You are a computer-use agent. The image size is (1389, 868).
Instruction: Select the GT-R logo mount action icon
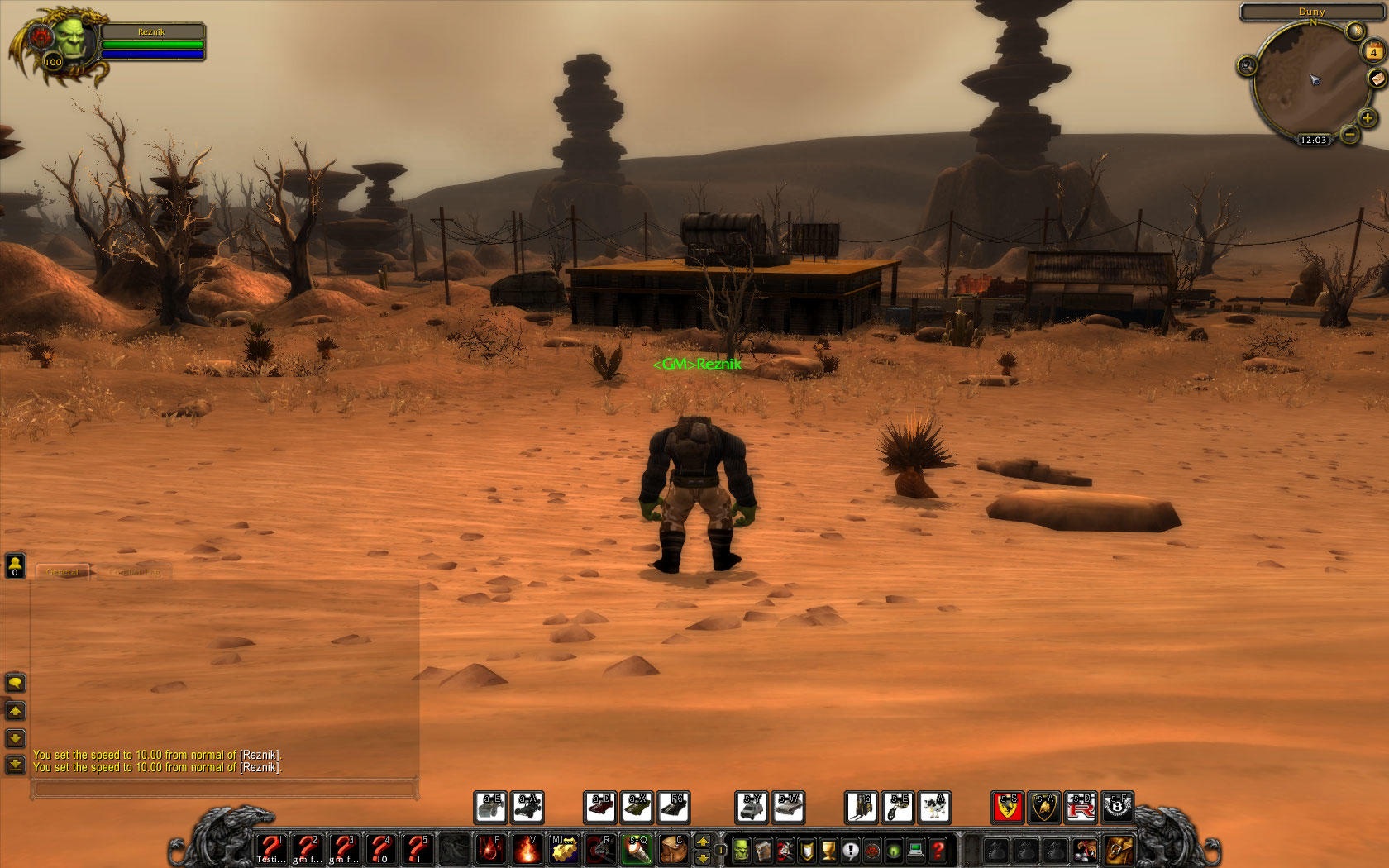coord(1082,808)
